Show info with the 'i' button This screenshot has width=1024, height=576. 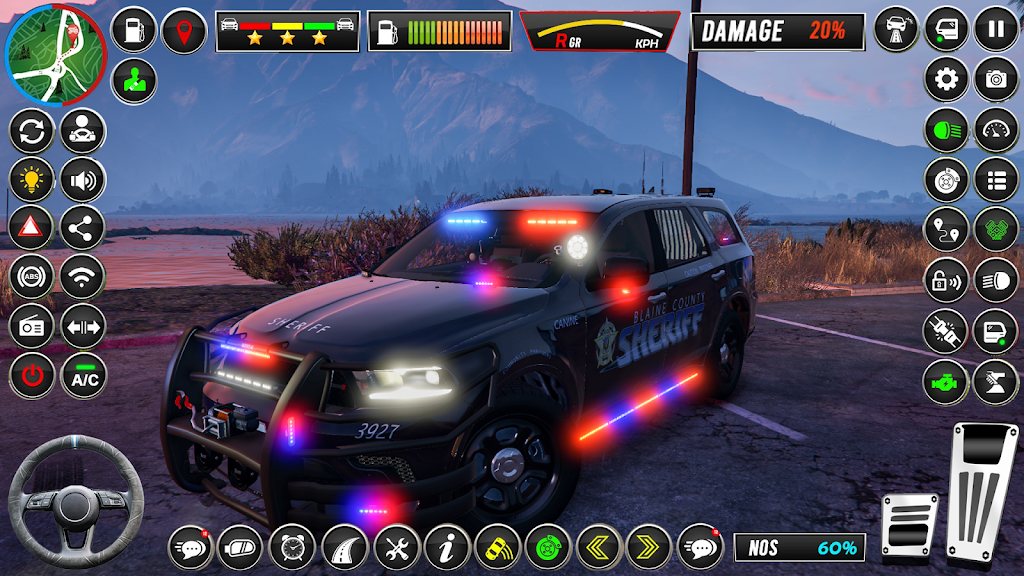[x=447, y=547]
